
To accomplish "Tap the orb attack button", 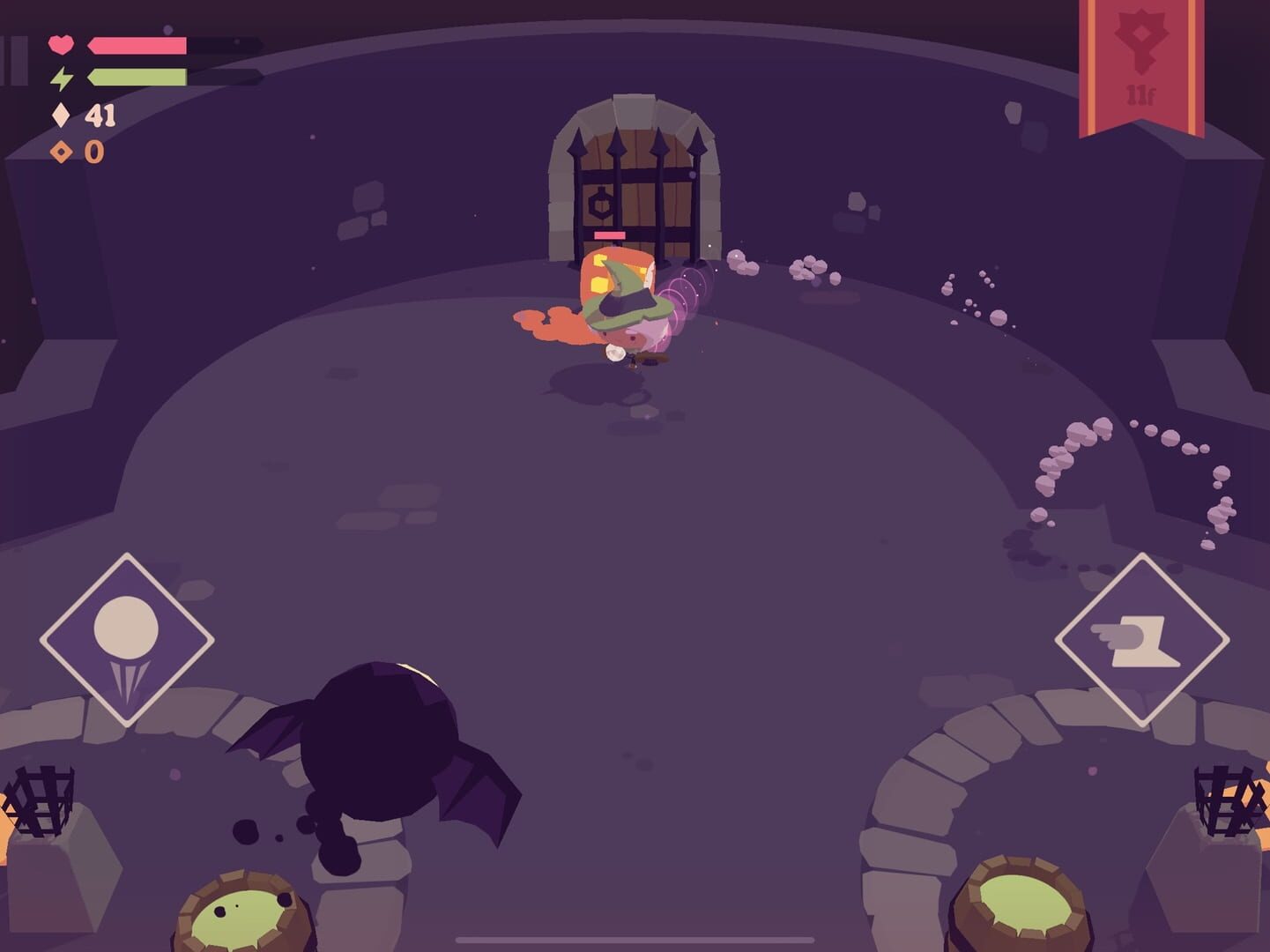I will click(x=127, y=639).
